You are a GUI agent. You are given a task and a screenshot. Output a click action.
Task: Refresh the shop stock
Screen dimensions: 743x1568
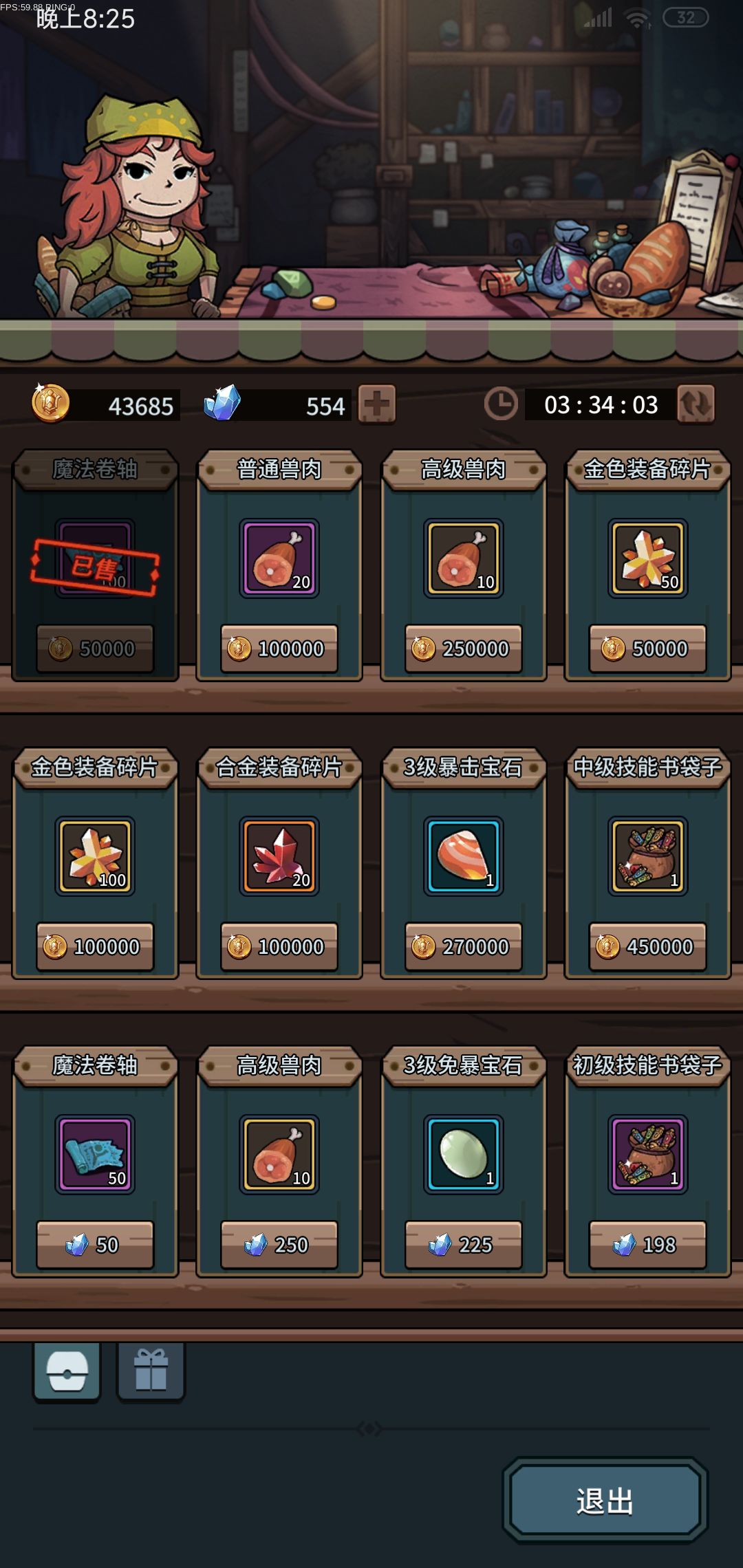(696, 404)
